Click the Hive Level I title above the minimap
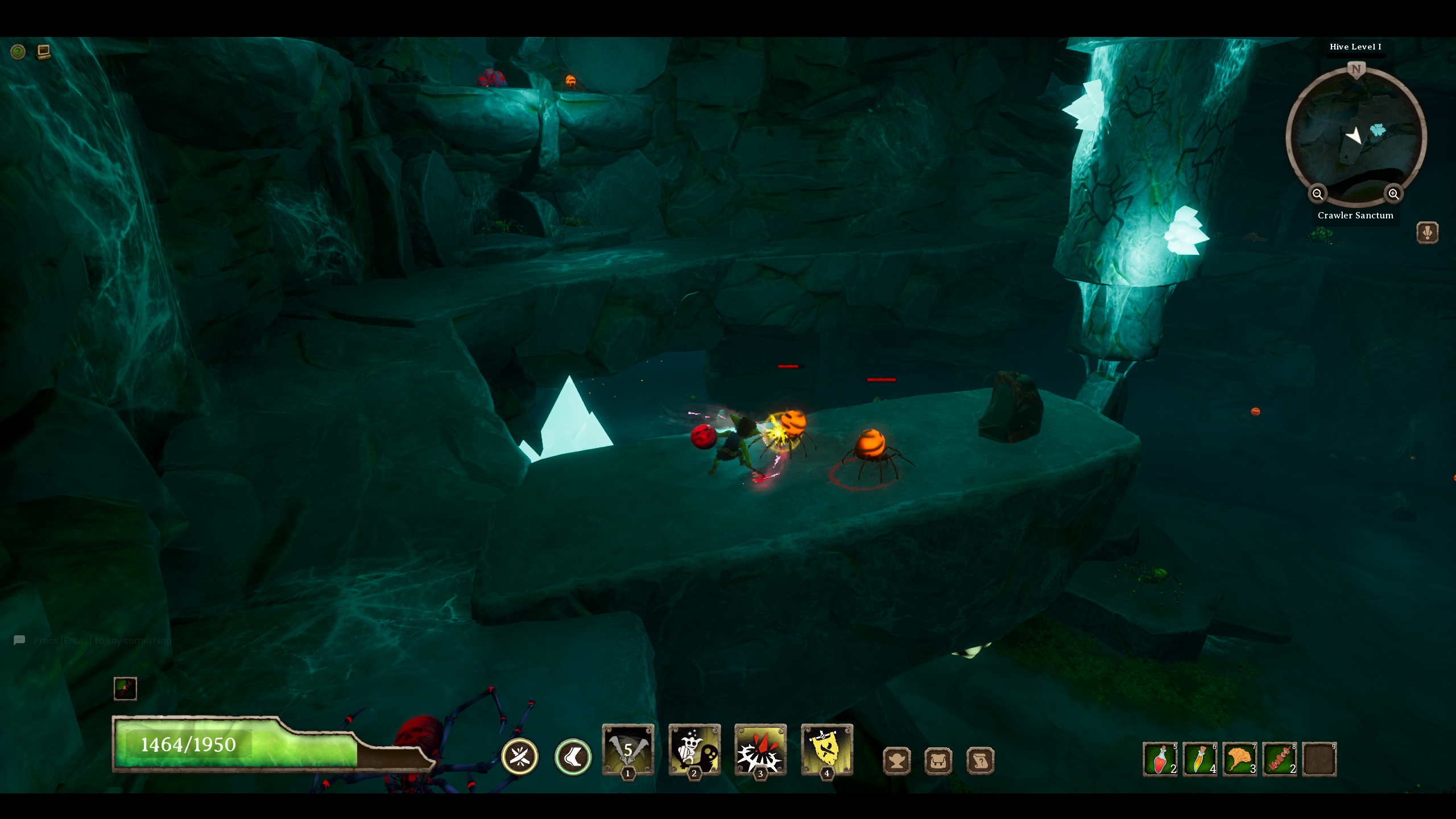Viewport: 1456px width, 819px height. tap(1356, 47)
